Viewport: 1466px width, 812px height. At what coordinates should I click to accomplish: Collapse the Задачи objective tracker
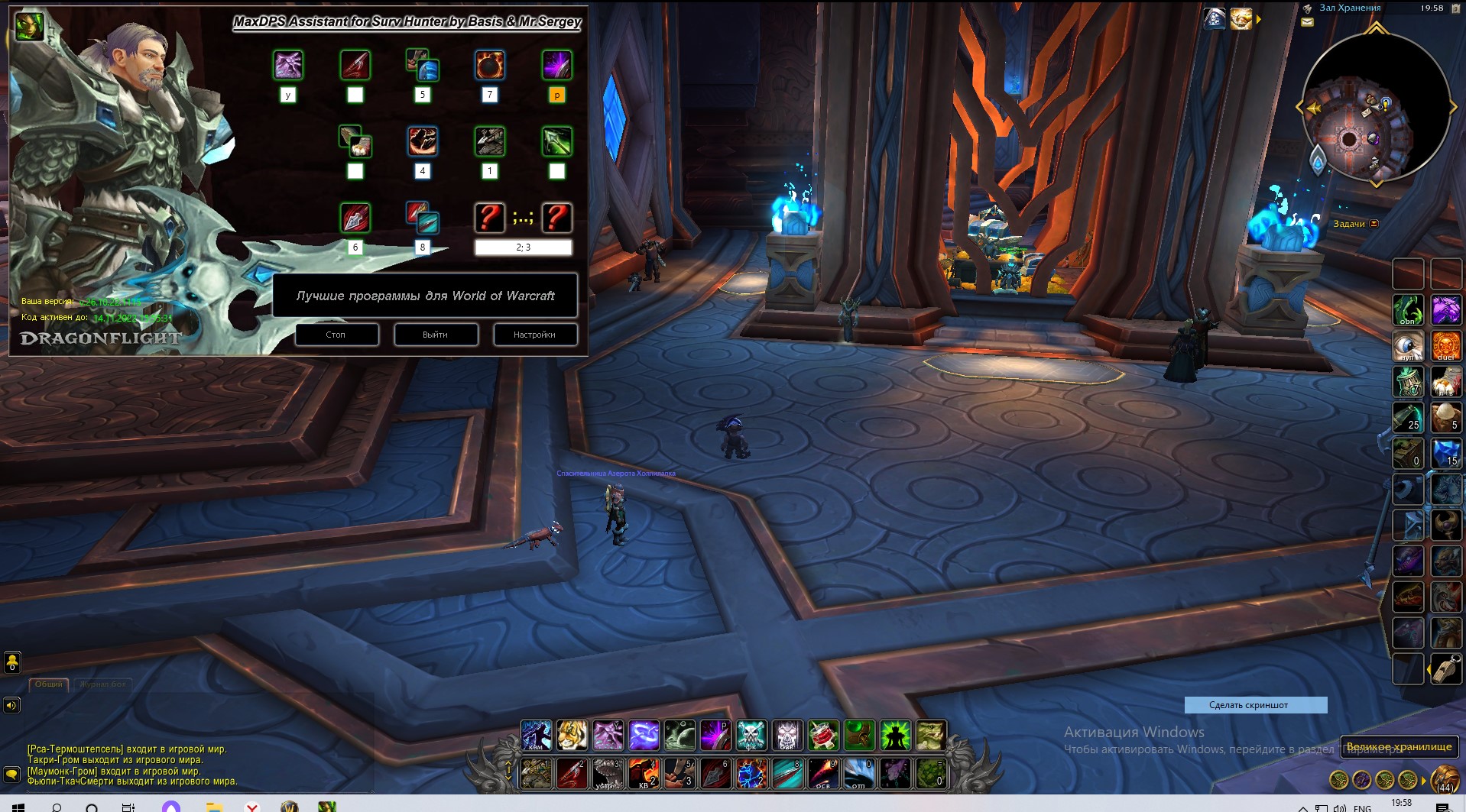click(1374, 224)
